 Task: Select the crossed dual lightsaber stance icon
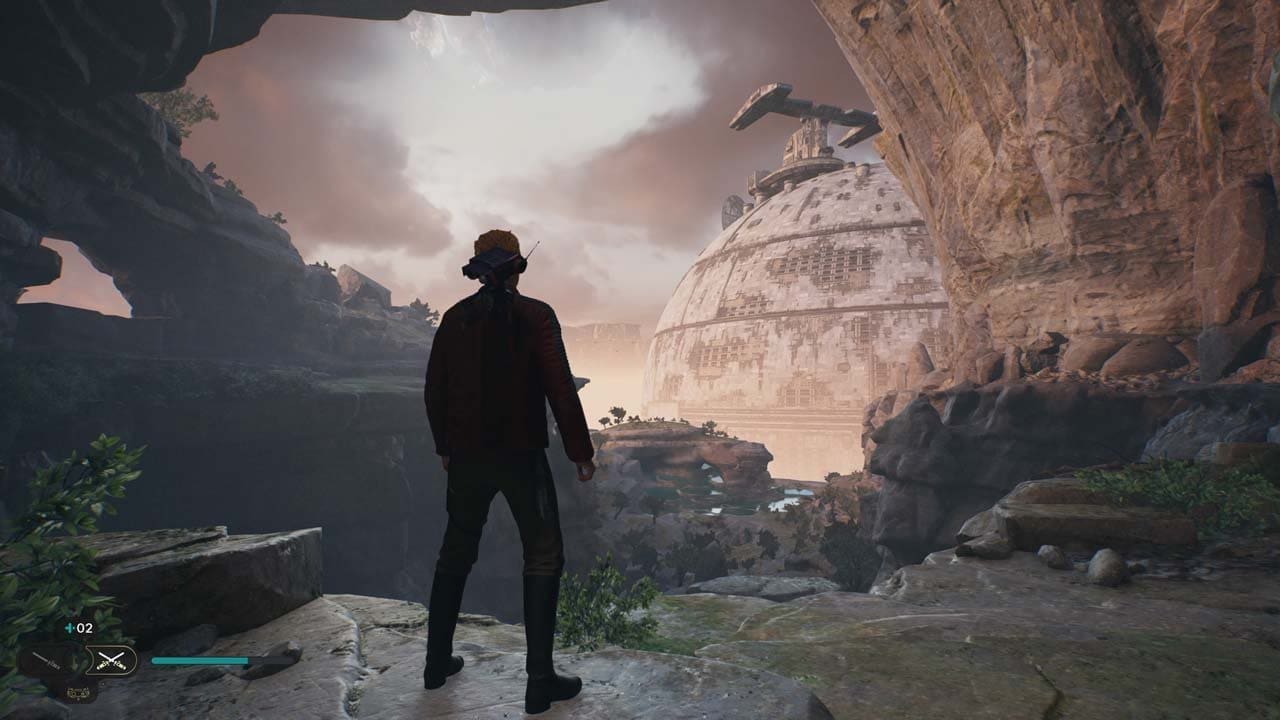[111, 659]
